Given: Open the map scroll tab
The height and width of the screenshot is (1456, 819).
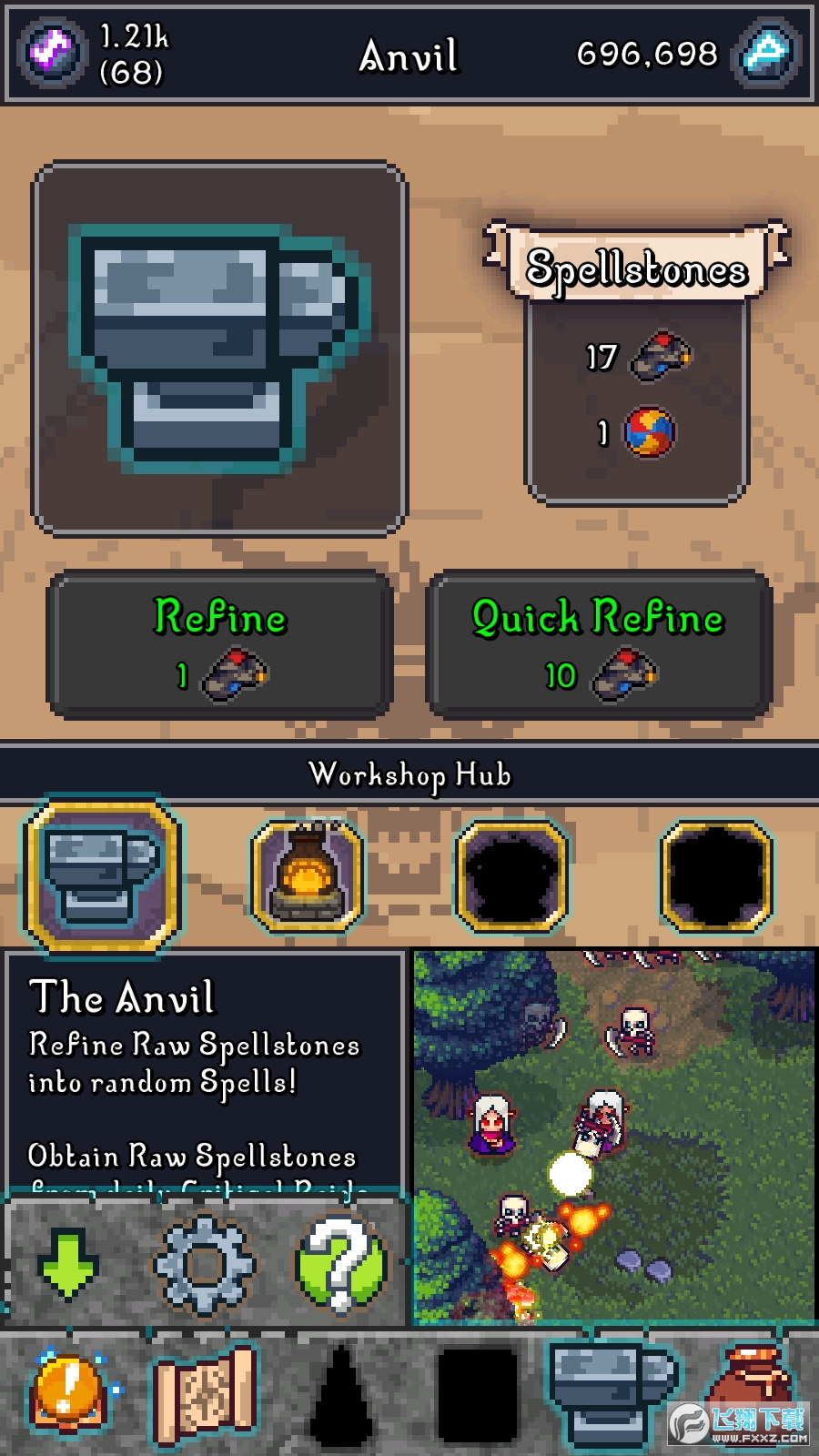Looking at the screenshot, I should (204, 1394).
